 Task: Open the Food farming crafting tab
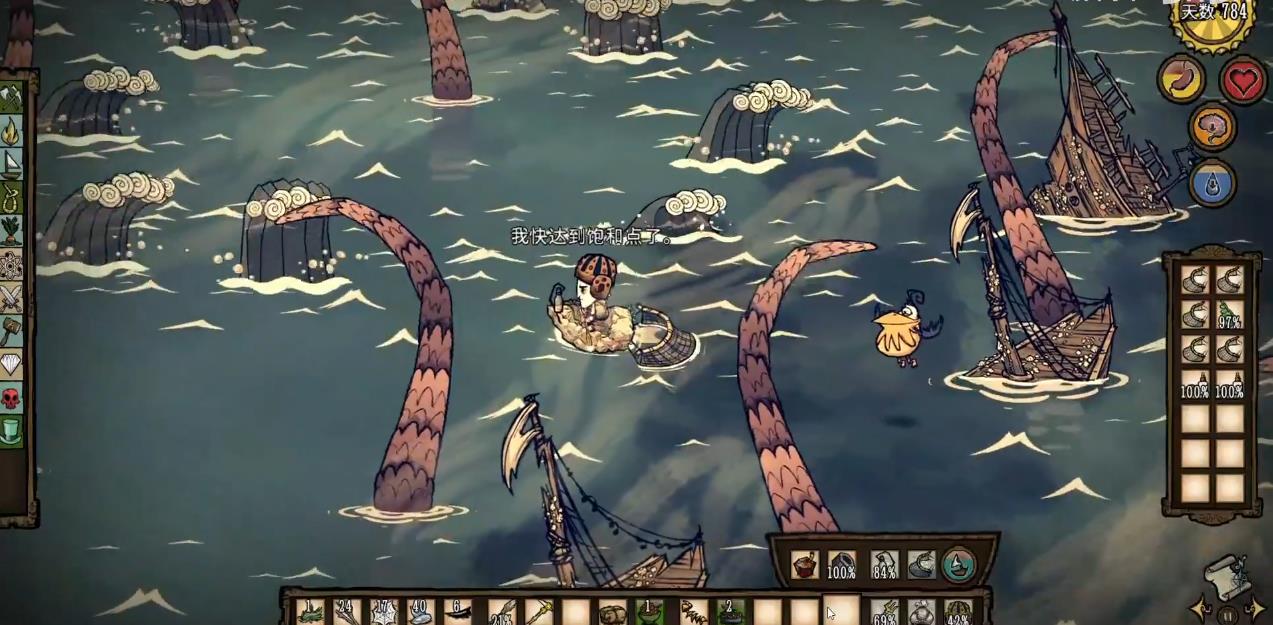click(11, 230)
